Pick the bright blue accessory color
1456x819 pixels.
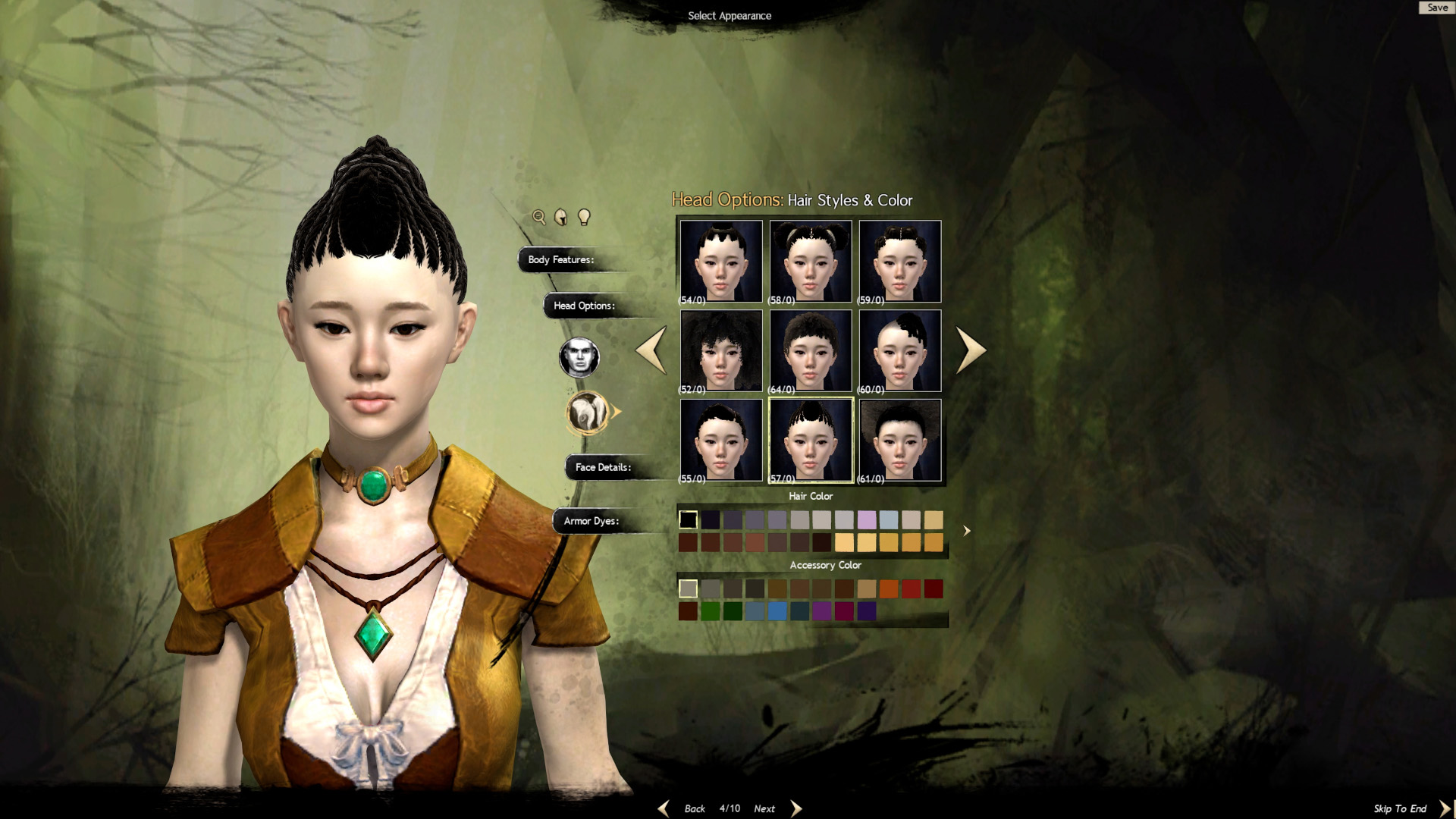(777, 611)
